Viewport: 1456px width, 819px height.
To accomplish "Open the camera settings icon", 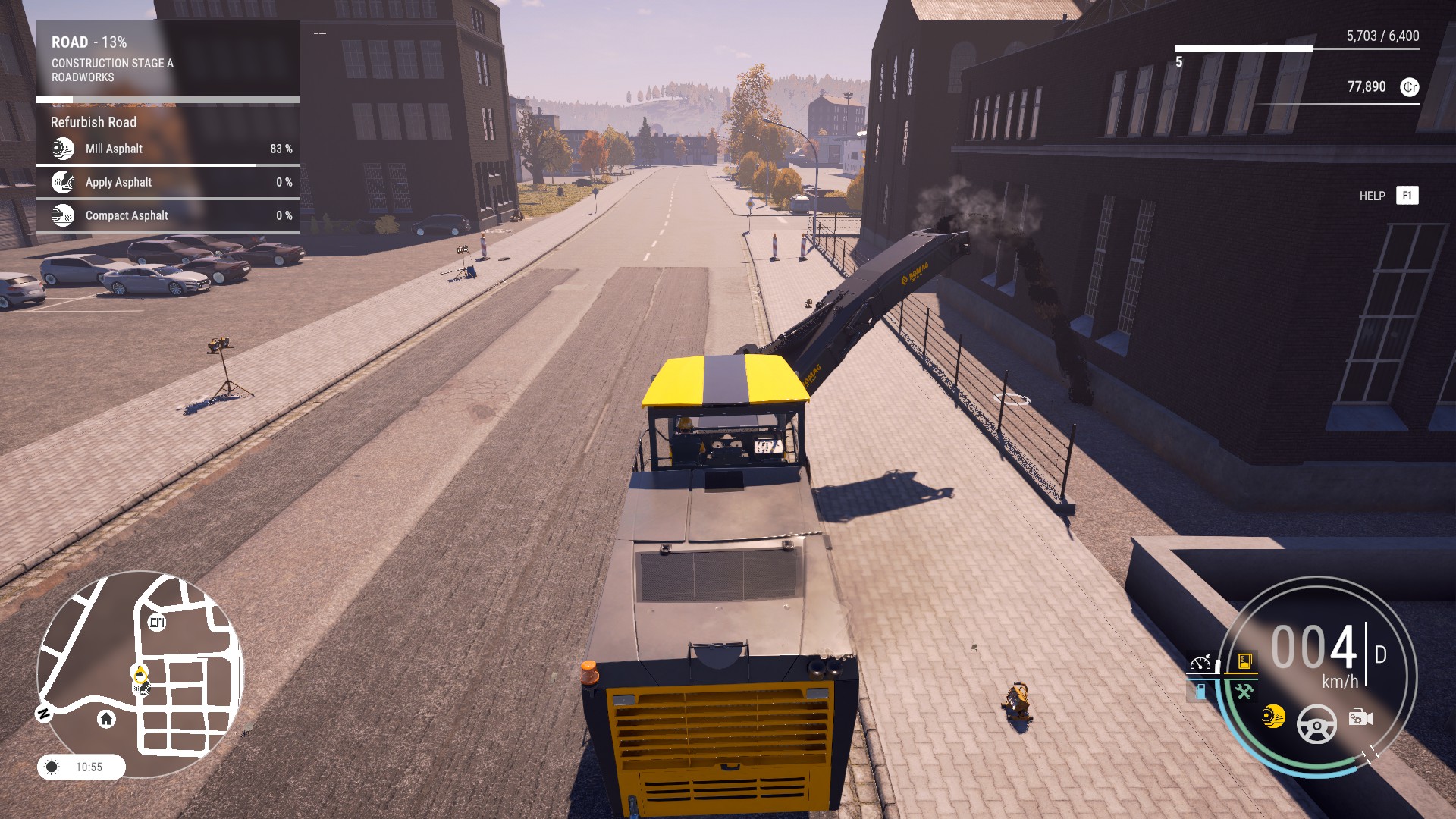I will [1360, 717].
